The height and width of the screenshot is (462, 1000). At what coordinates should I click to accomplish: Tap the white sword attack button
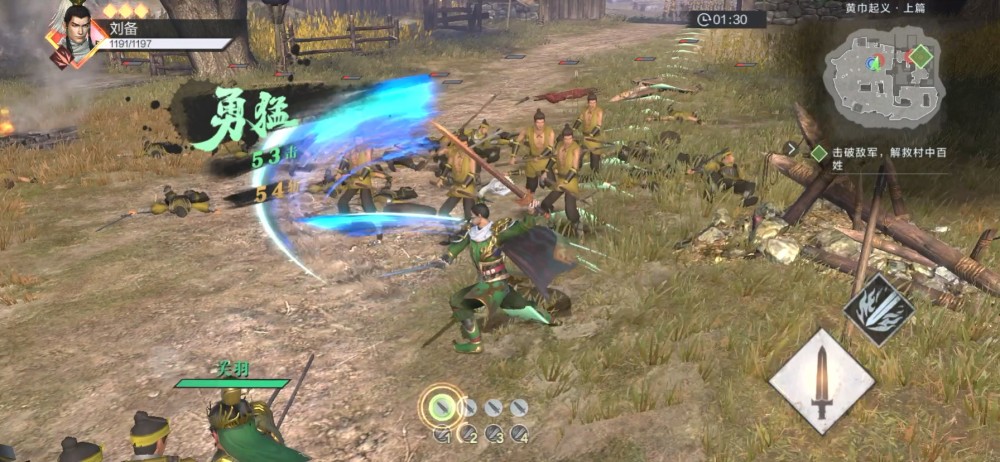(821, 381)
